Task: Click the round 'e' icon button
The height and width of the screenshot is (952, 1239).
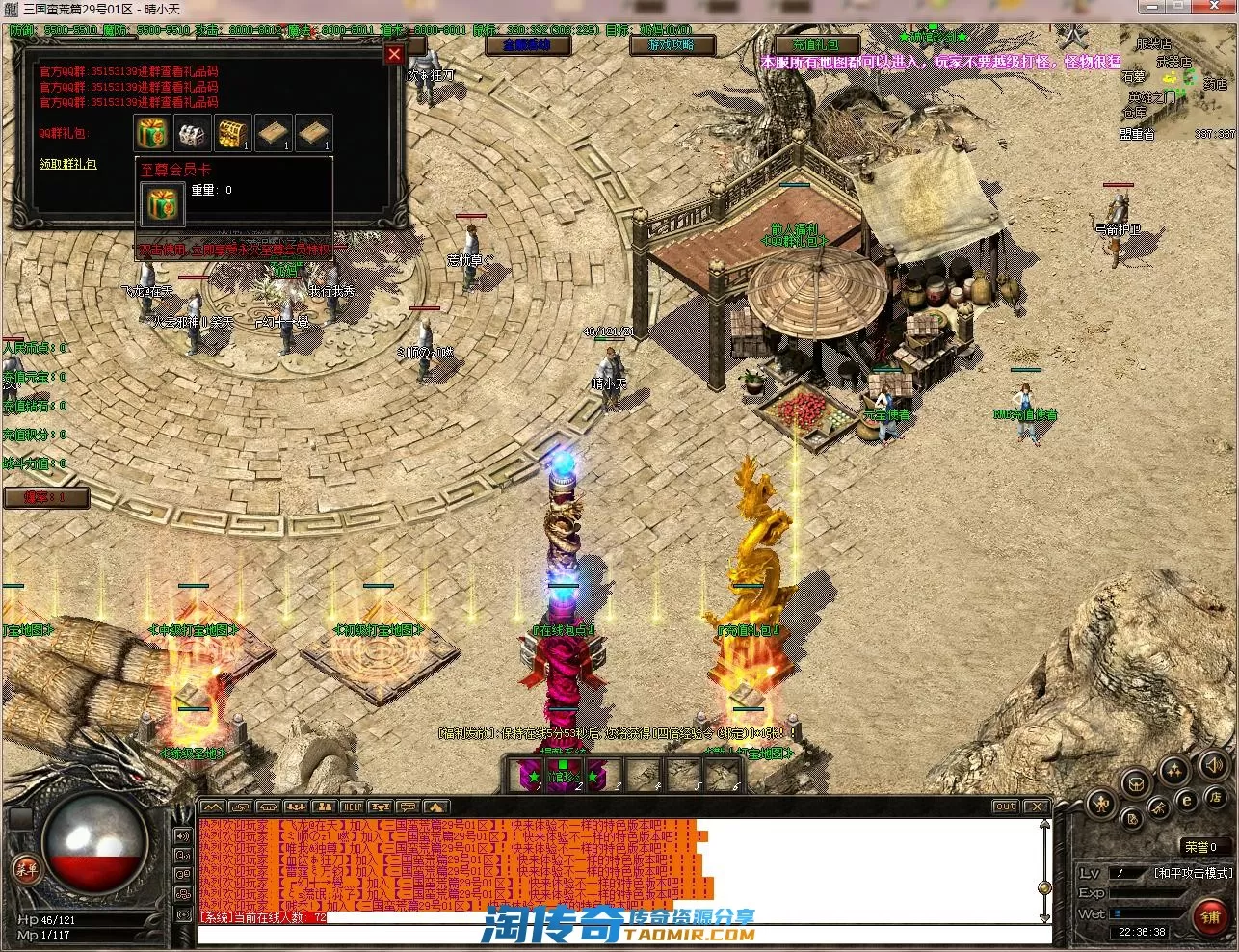Action: (1187, 800)
